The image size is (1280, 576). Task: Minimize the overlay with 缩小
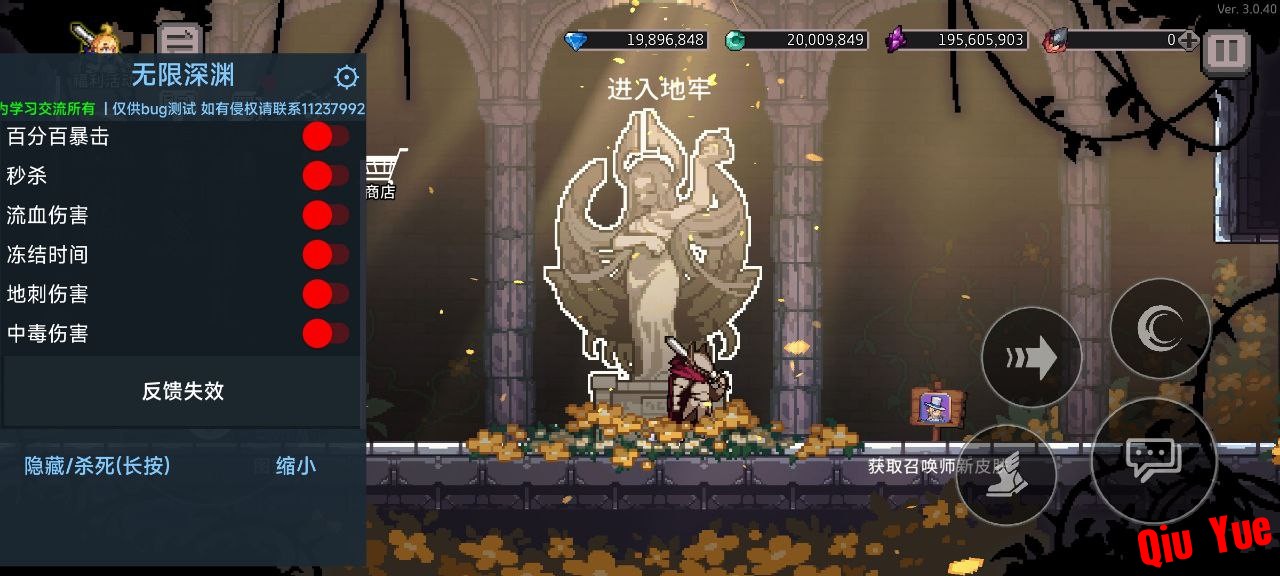(295, 466)
